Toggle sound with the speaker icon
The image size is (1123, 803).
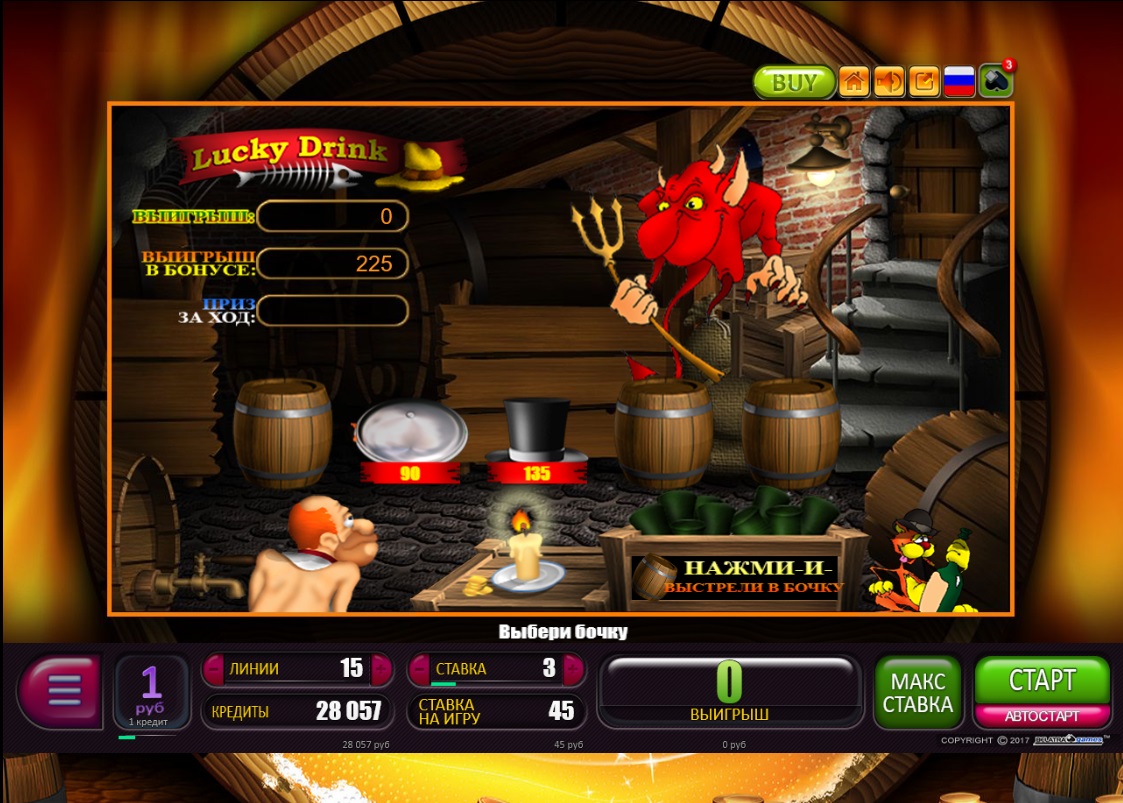[x=889, y=82]
